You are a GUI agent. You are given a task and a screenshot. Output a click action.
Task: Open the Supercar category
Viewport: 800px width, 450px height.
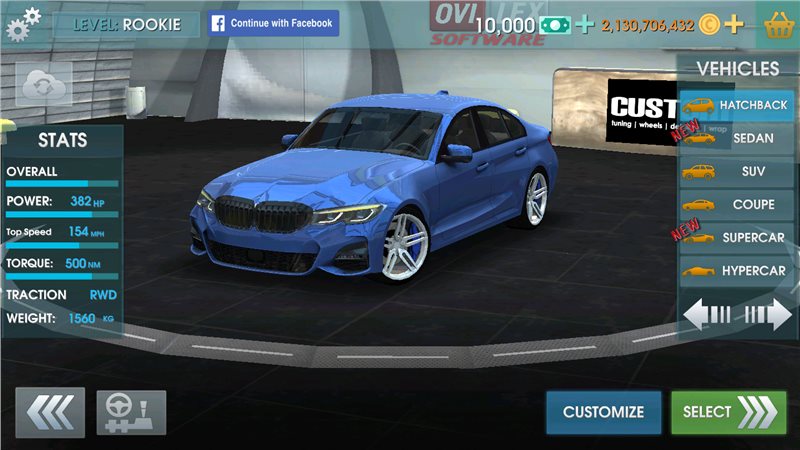coord(739,238)
